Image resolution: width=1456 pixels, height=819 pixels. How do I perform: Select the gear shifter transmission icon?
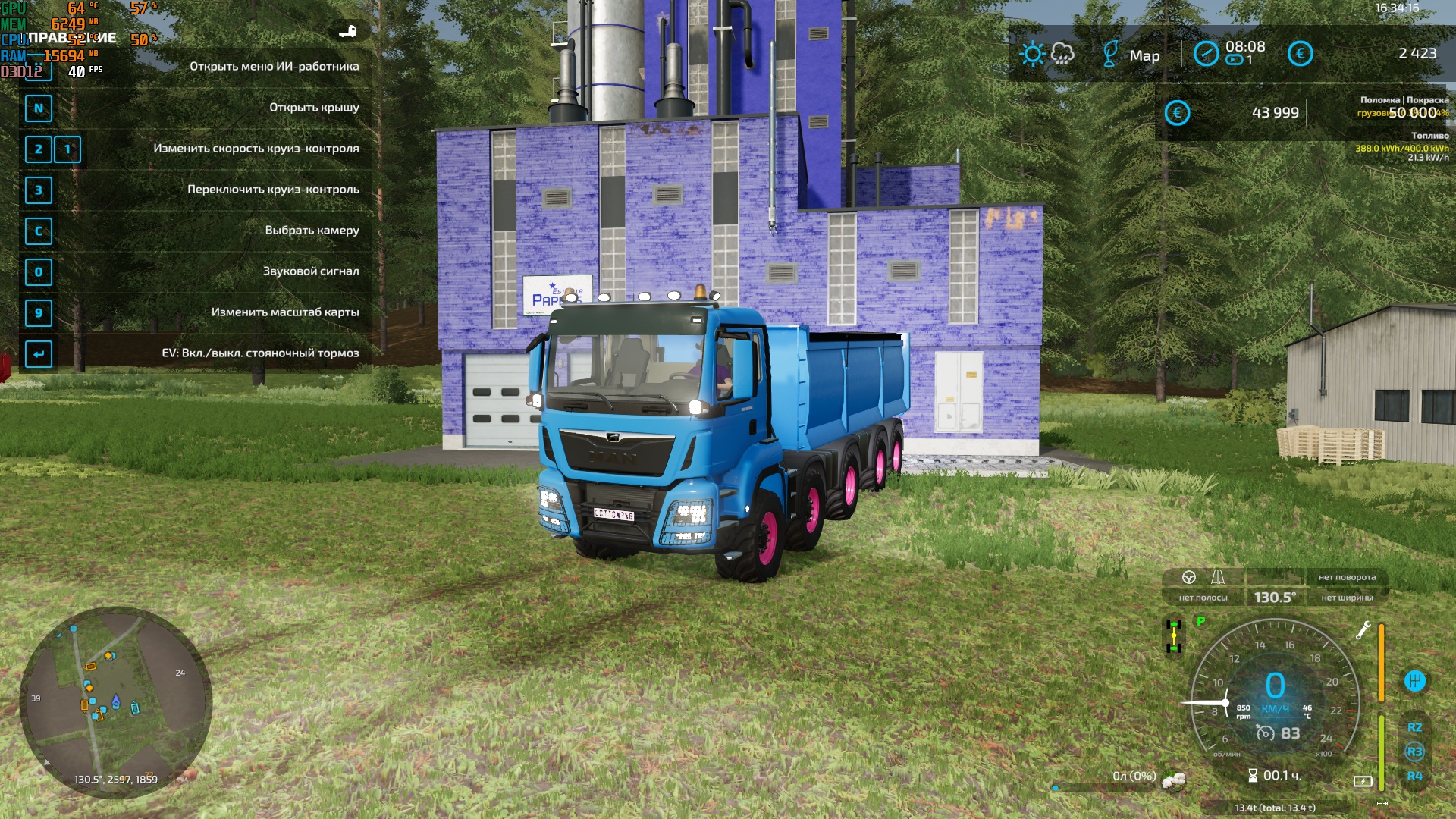[1415, 681]
